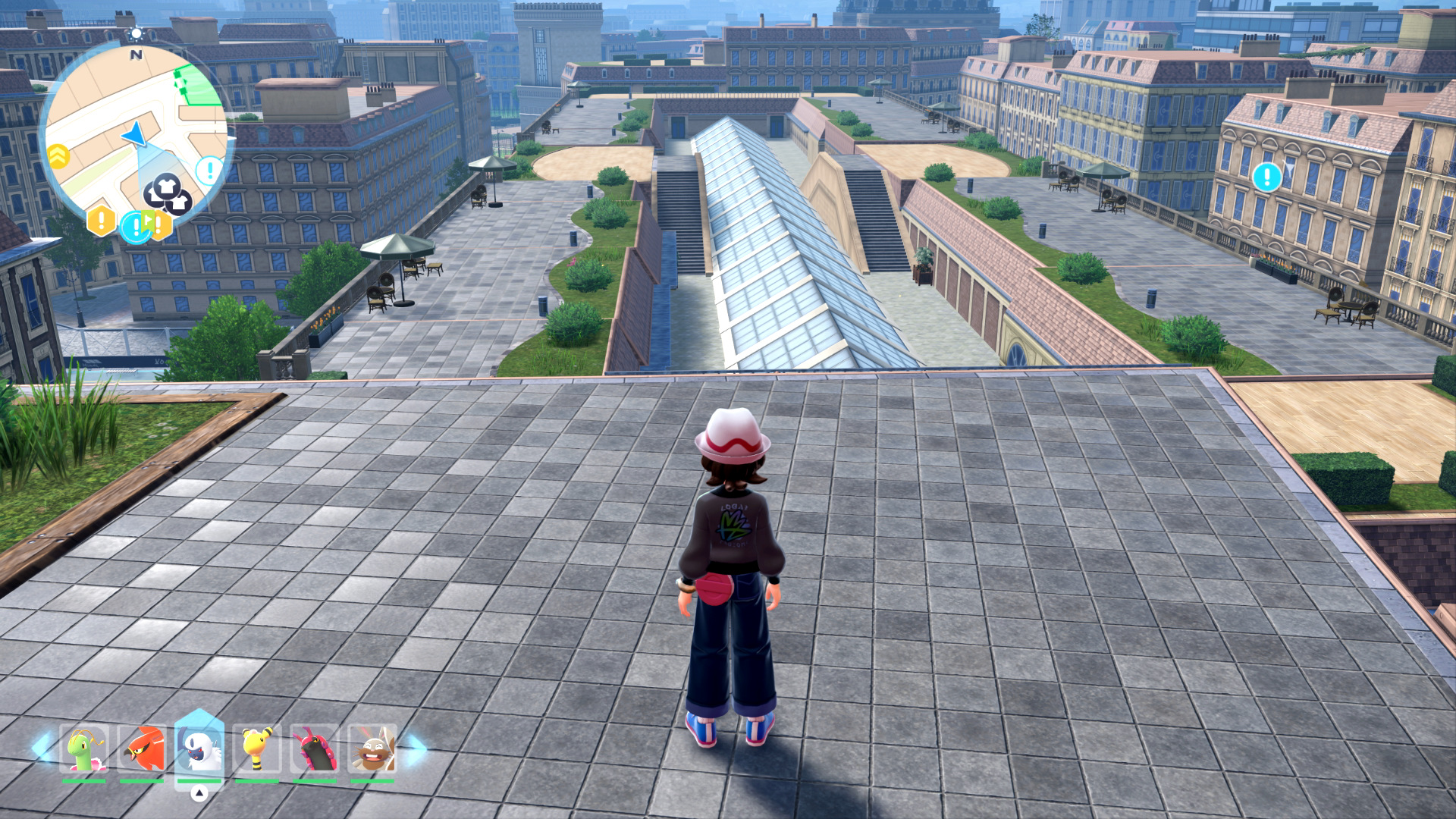Viewport: 1456px width, 819px height.
Task: Pick Scolipede from the party bar
Action: coord(314,748)
